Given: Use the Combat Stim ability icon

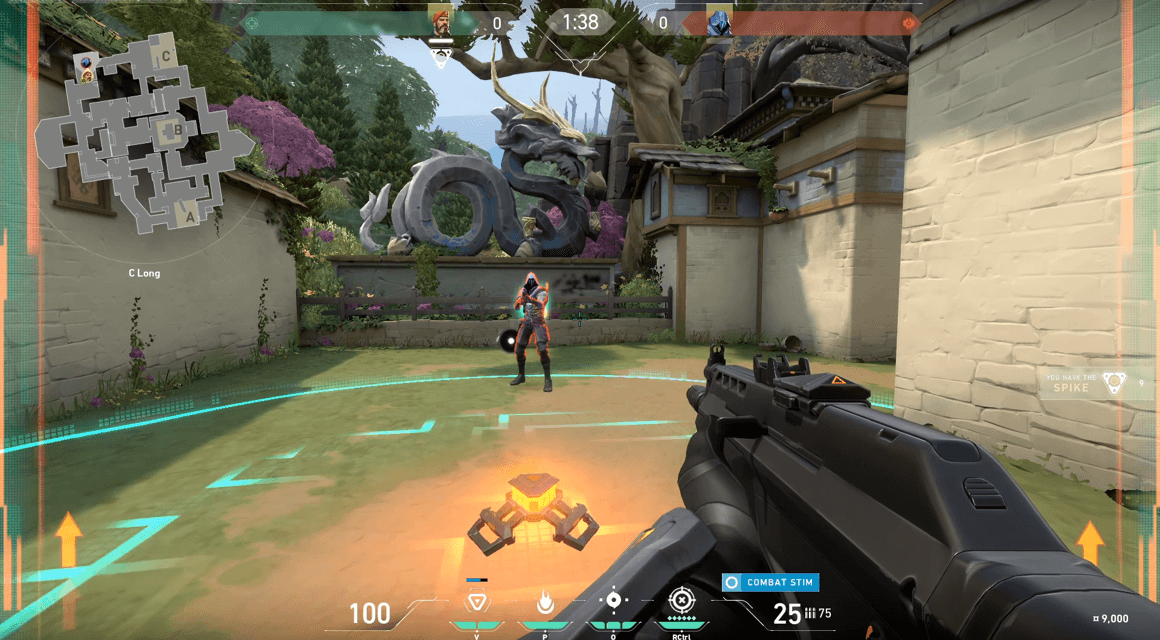Looking at the screenshot, I should point(613,601).
